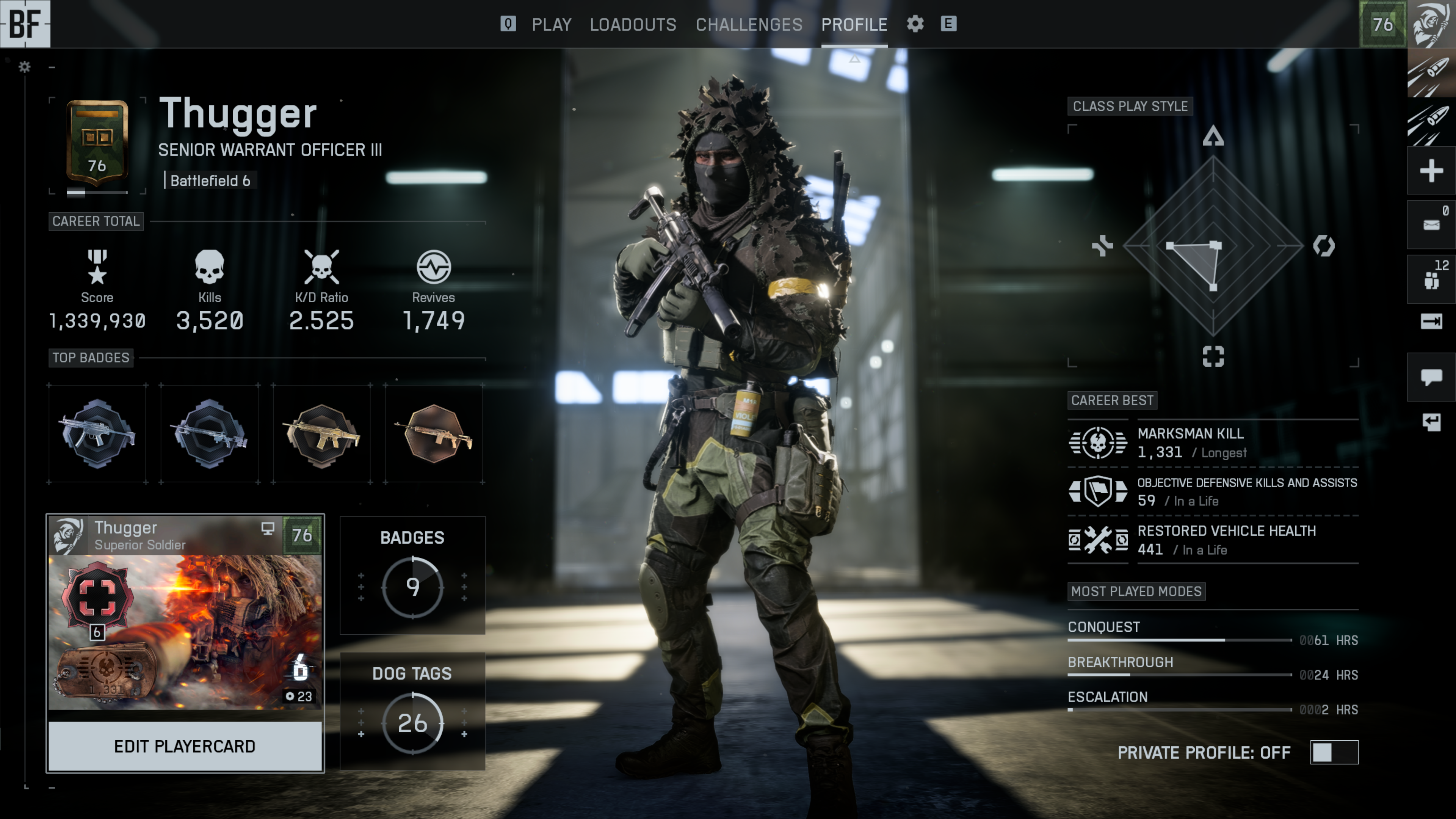Switch to the Loadouts tab

[633, 24]
